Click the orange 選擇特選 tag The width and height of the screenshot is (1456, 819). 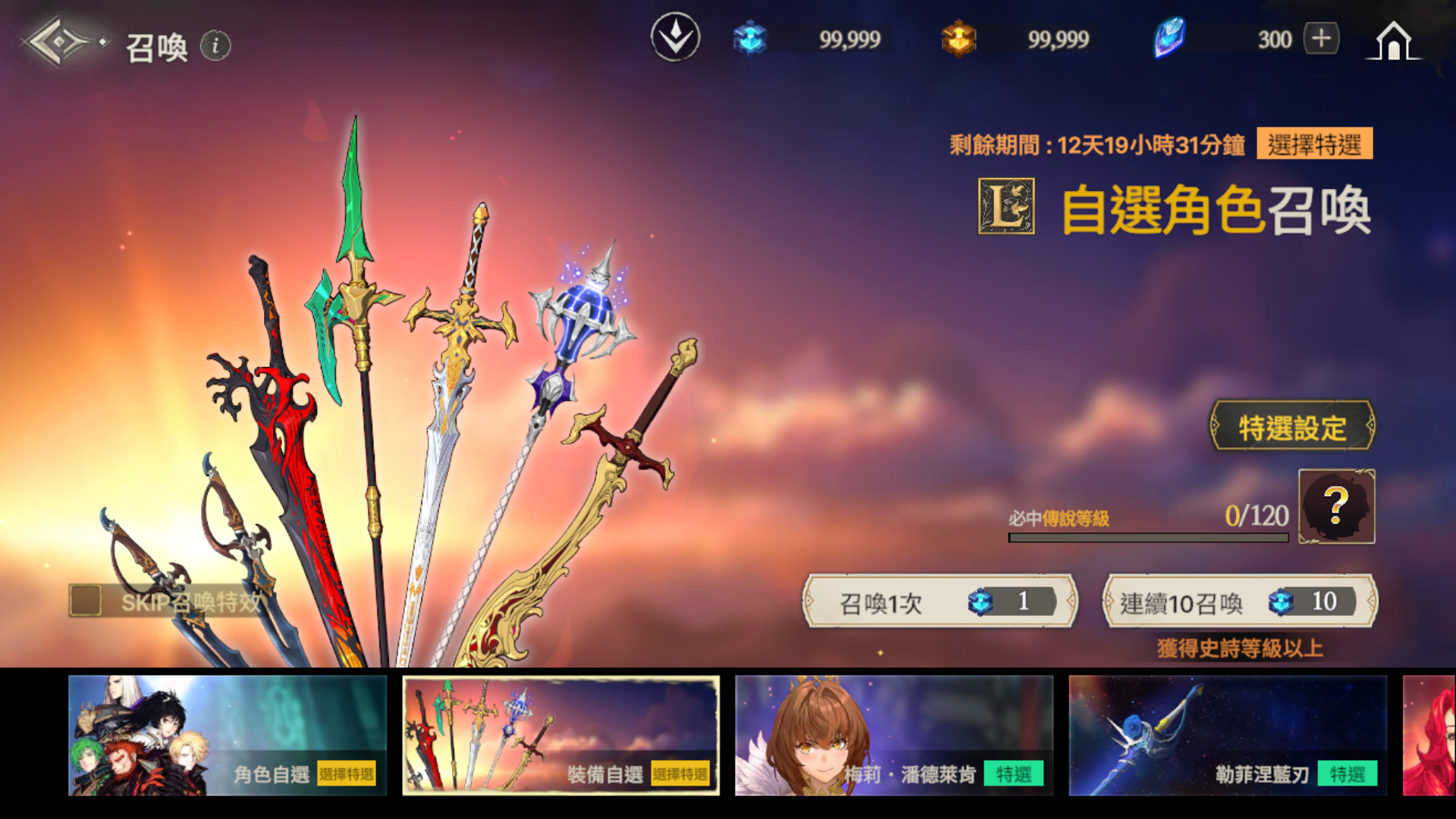click(x=1314, y=144)
